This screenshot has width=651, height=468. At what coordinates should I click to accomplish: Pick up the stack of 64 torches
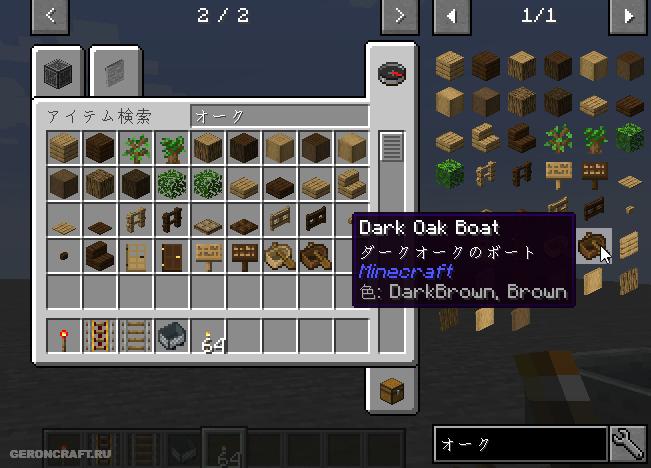click(x=208, y=336)
